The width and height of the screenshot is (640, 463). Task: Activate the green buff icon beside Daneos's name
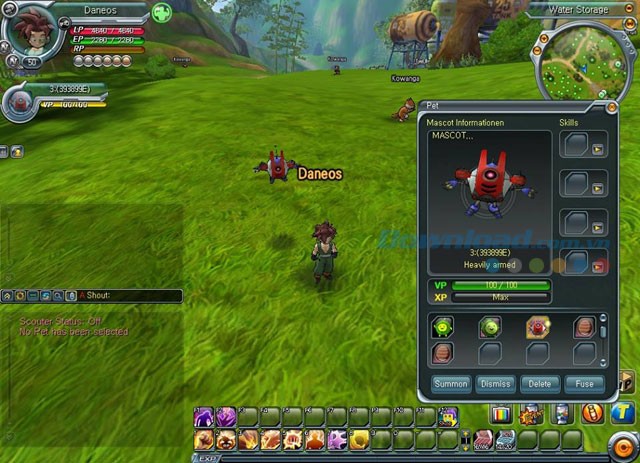(x=161, y=13)
